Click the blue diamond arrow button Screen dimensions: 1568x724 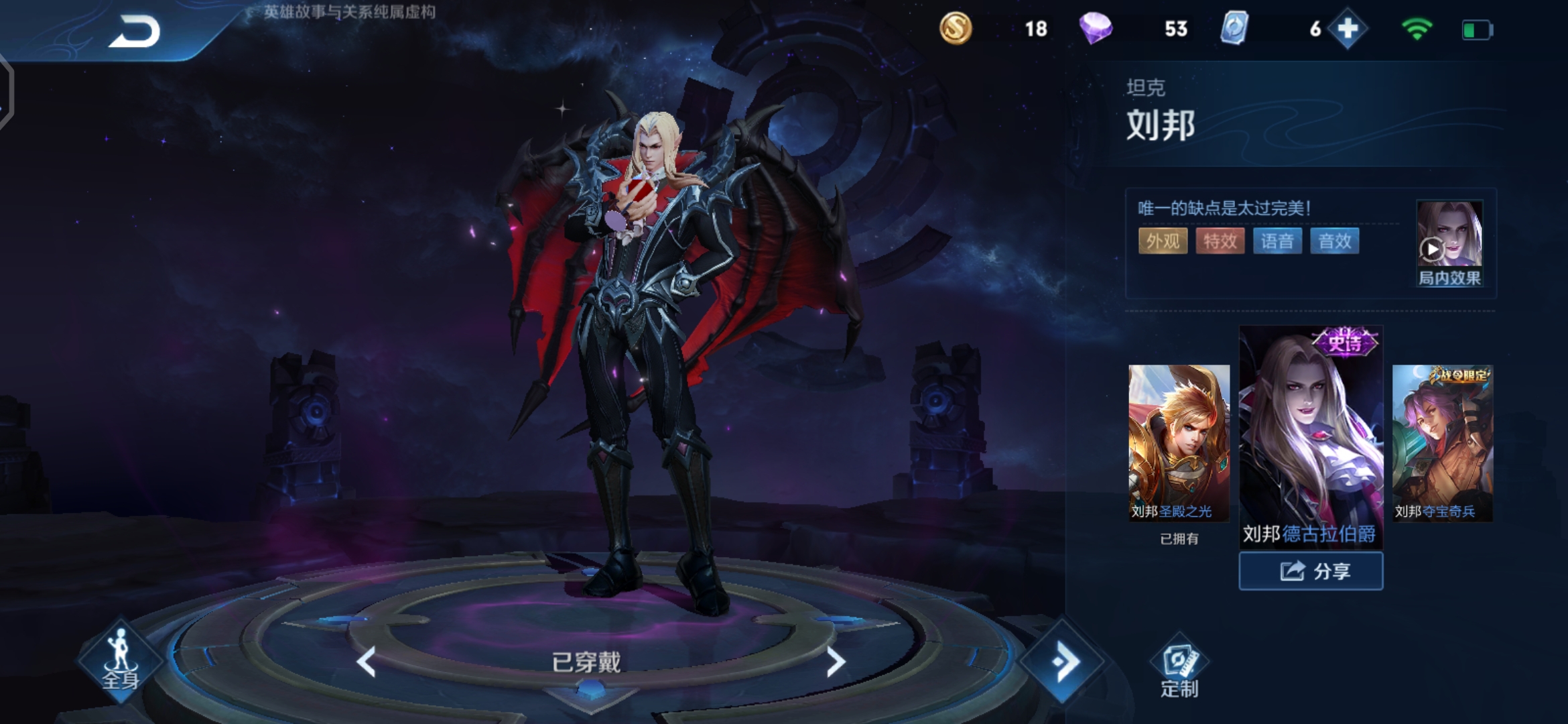click(1063, 662)
